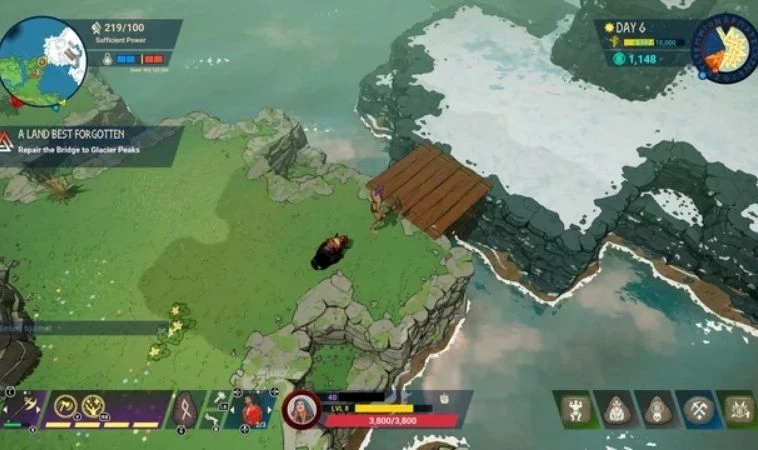Viewport: 758px width, 450px height.
Task: Select the red-shirted villager portrait slot
Action: (252, 409)
